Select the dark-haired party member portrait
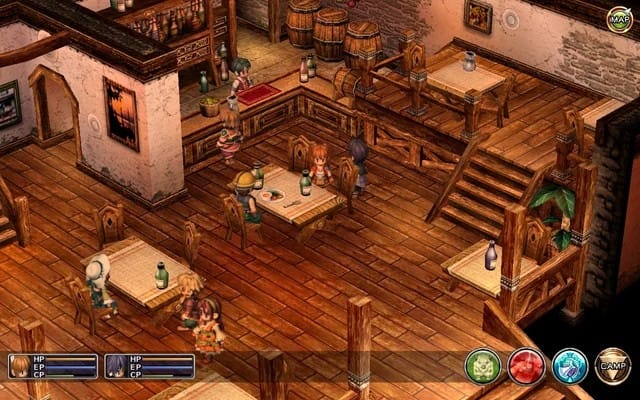 tap(114, 366)
